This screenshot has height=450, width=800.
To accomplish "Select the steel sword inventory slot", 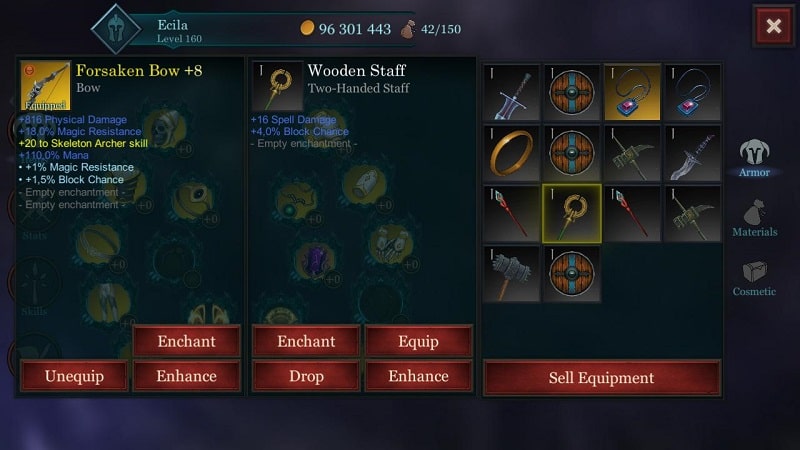I will coord(511,93).
